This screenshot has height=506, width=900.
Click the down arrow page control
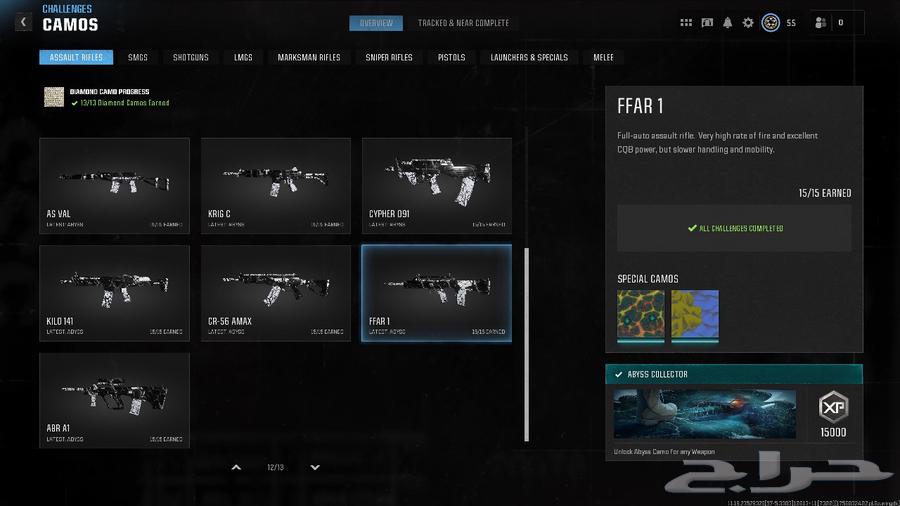click(x=315, y=467)
